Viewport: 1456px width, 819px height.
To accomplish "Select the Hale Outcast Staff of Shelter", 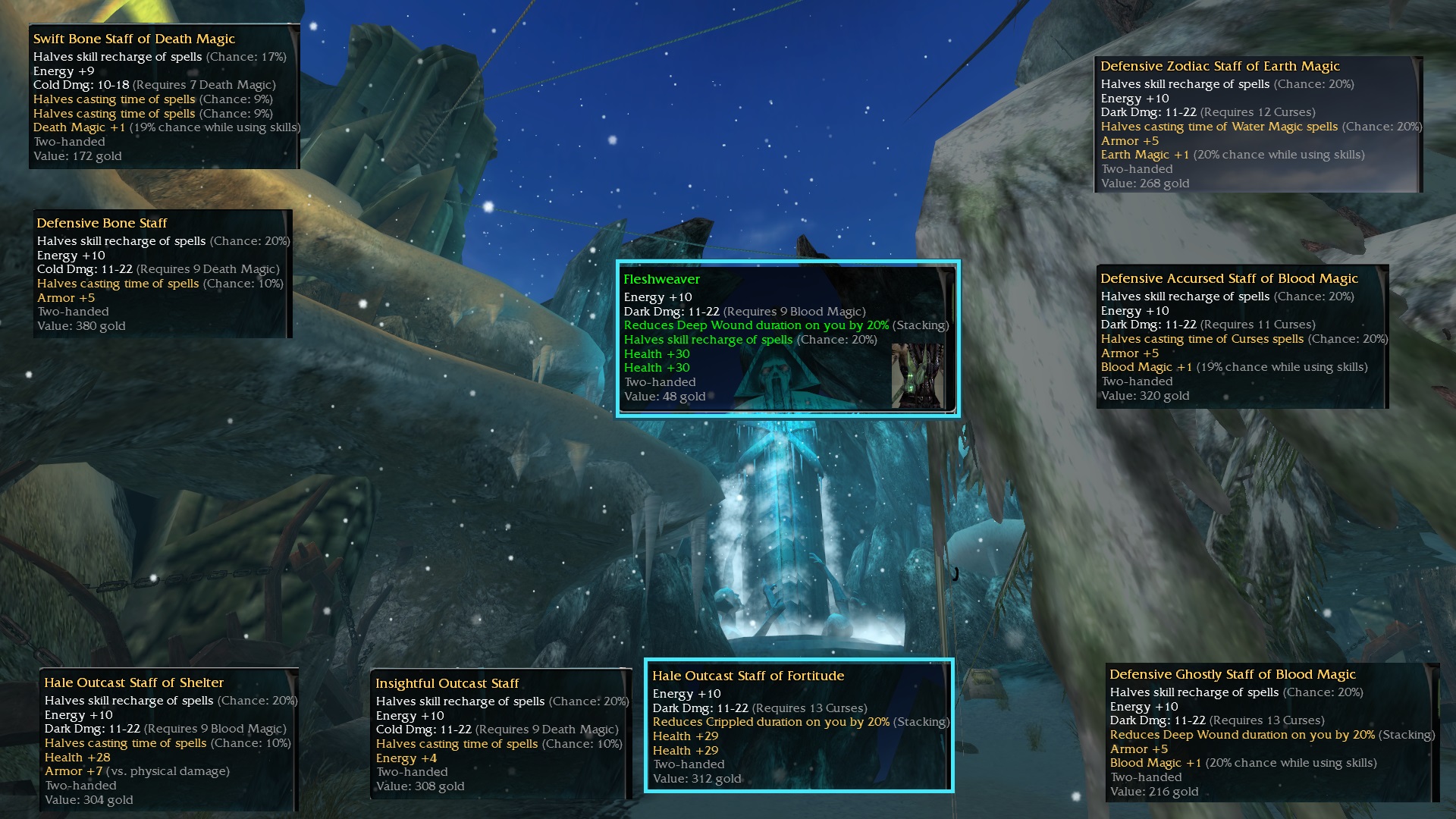I will tap(168, 740).
